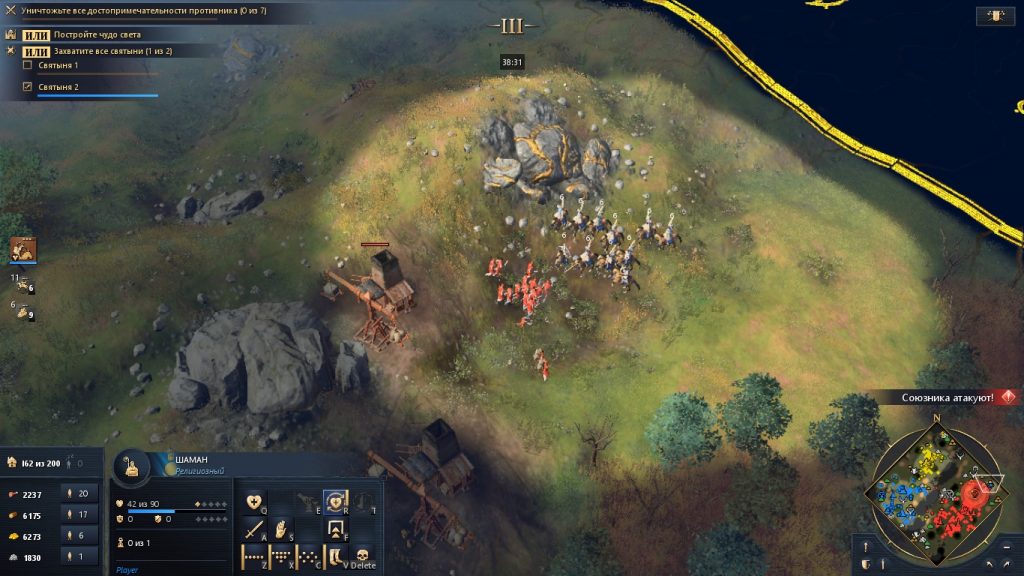The image size is (1024, 576).
Task: Set the wedge formation
Action: pyautogui.click(x=283, y=557)
